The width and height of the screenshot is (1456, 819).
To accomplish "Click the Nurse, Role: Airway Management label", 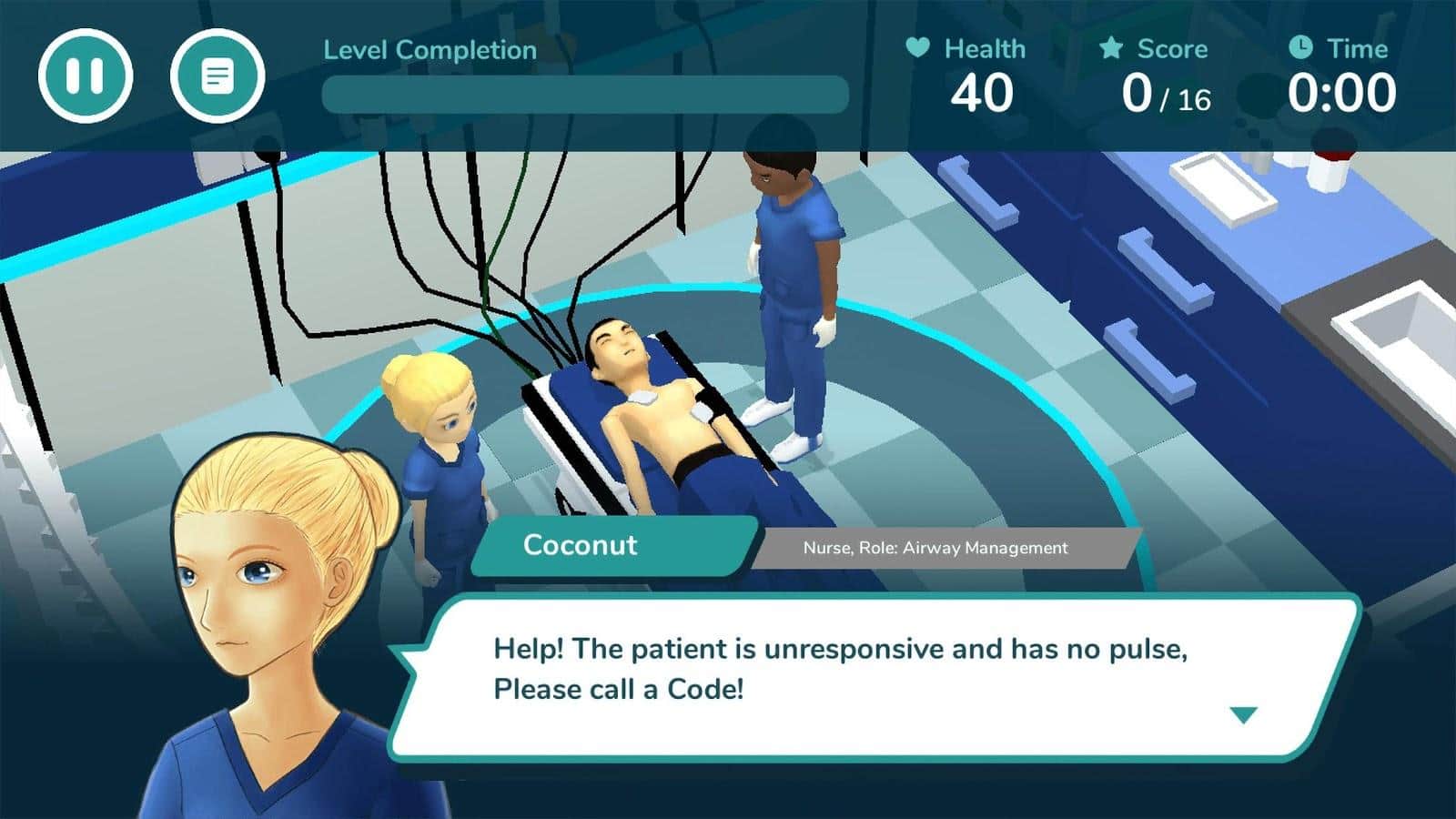I will click(935, 548).
